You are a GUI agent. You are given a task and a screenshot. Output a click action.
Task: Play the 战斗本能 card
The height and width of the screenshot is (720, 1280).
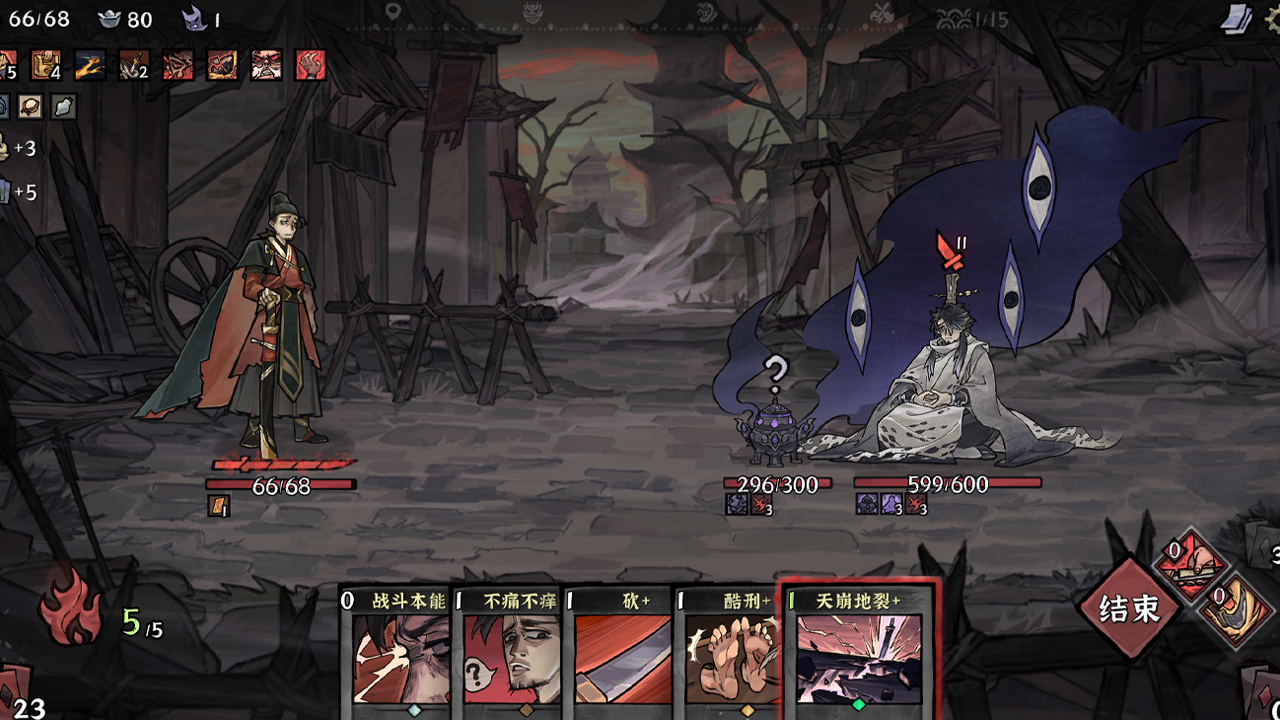coord(395,652)
